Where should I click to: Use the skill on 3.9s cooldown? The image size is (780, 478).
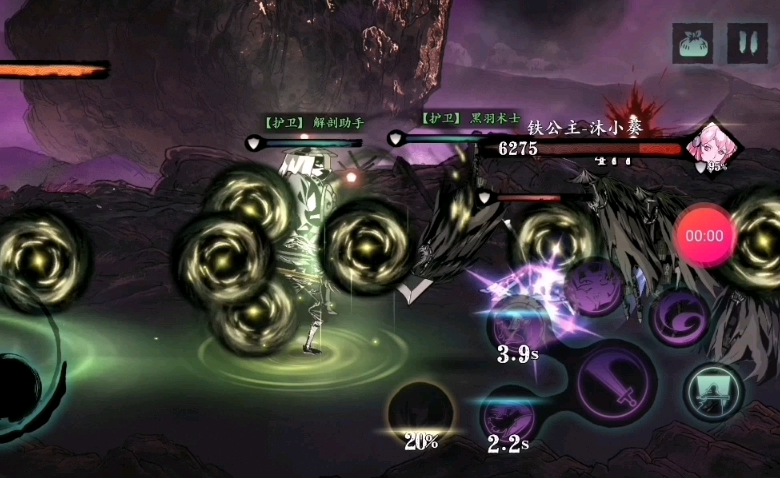[521, 325]
